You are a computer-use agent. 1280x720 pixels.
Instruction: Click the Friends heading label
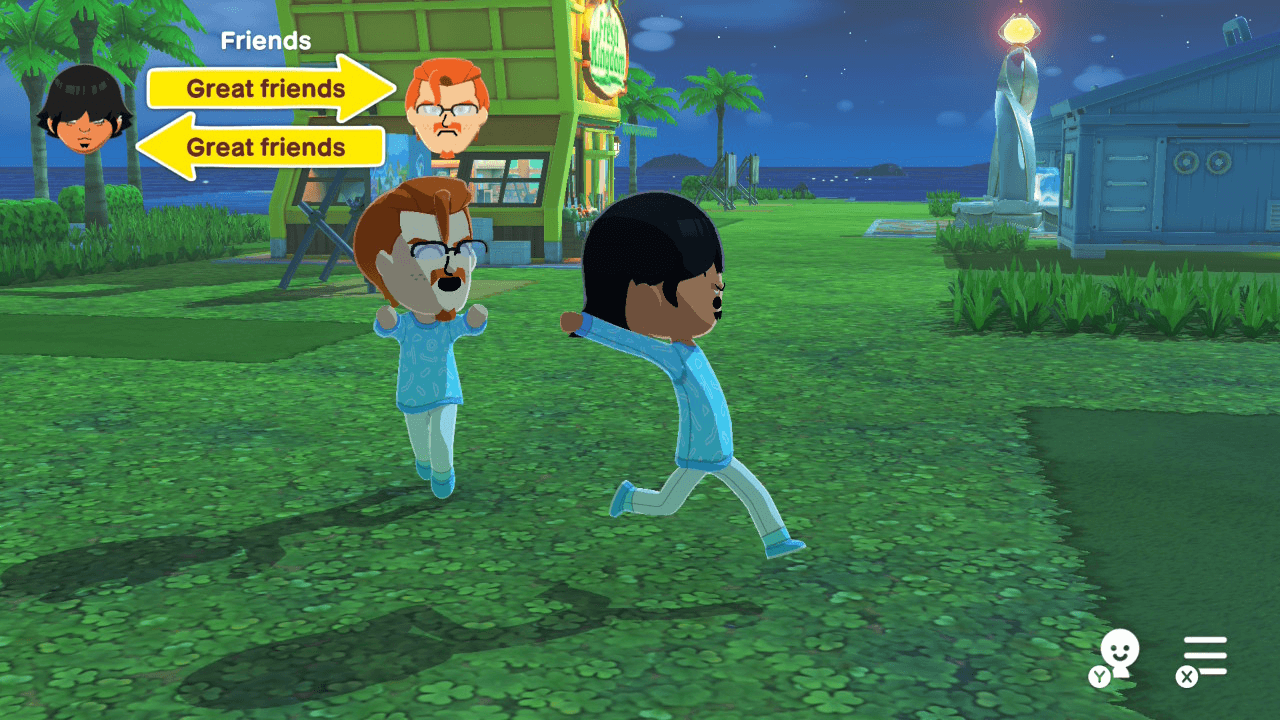click(x=265, y=41)
